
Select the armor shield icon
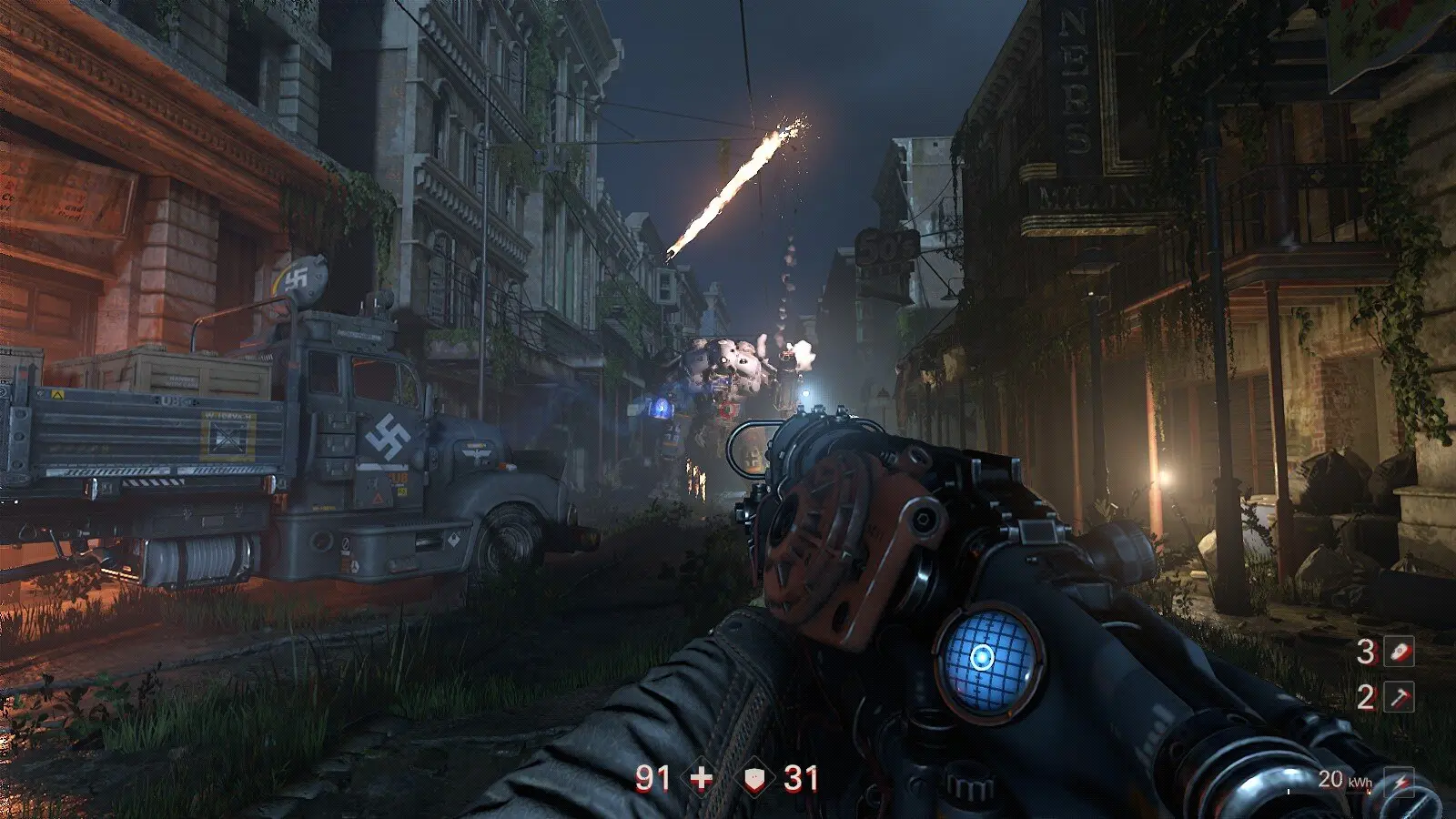pos(754,778)
